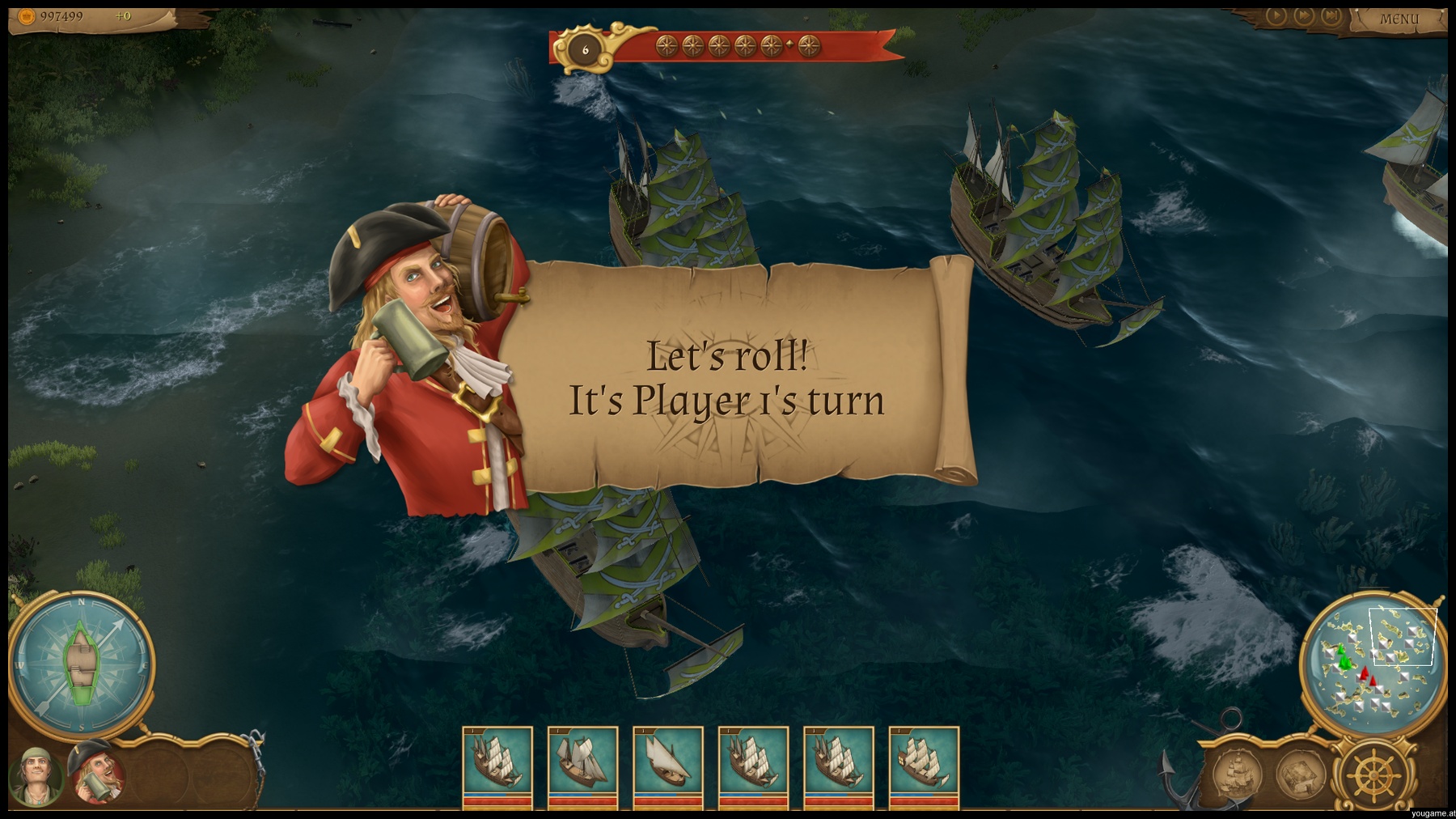Select the small single-sail boat card
Screen dimensions: 1456x819
[x=668, y=766]
